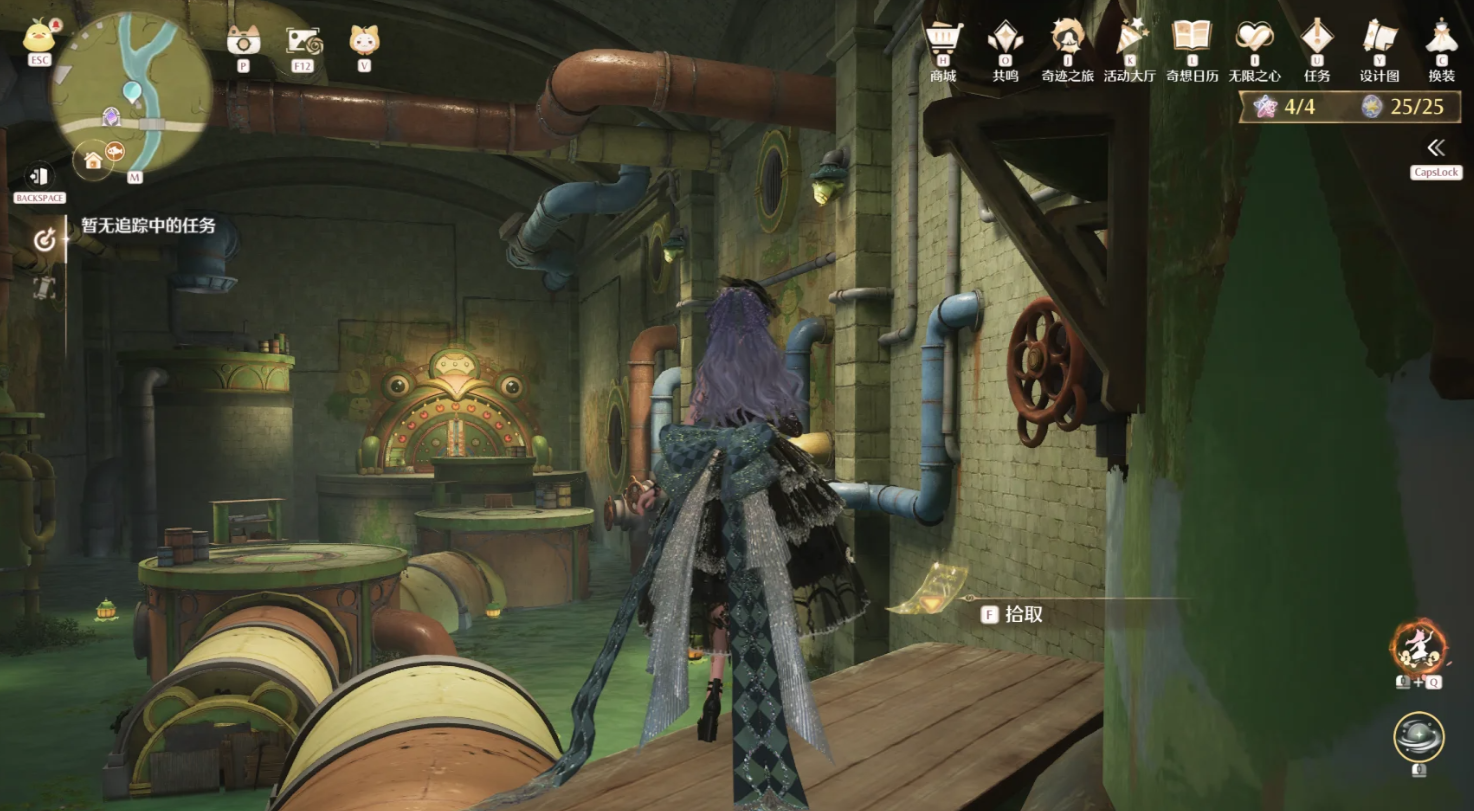Activate the ringed planet ability icon

(x=1418, y=737)
